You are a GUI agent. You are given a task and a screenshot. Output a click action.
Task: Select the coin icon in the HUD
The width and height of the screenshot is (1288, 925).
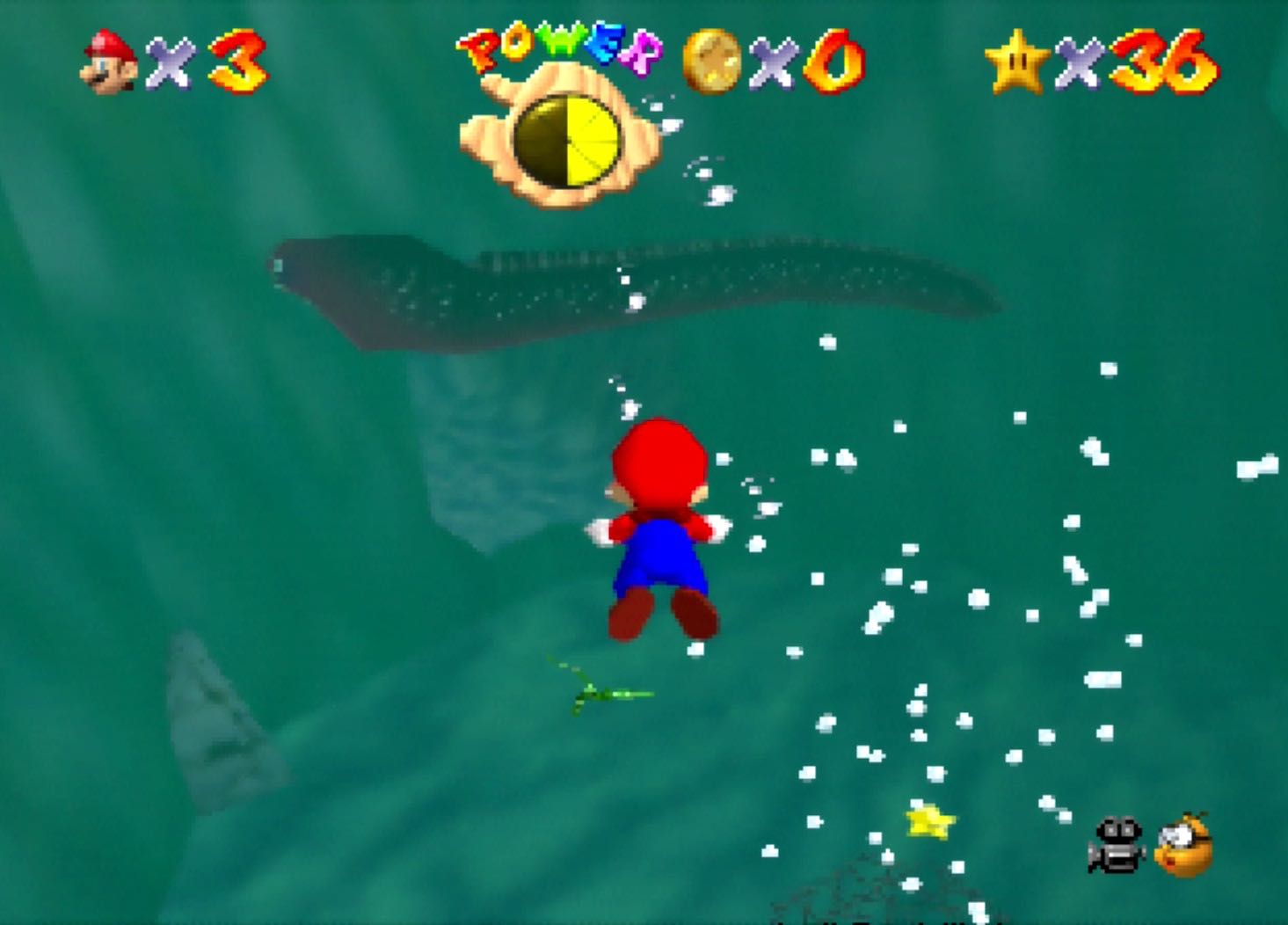pos(714,62)
